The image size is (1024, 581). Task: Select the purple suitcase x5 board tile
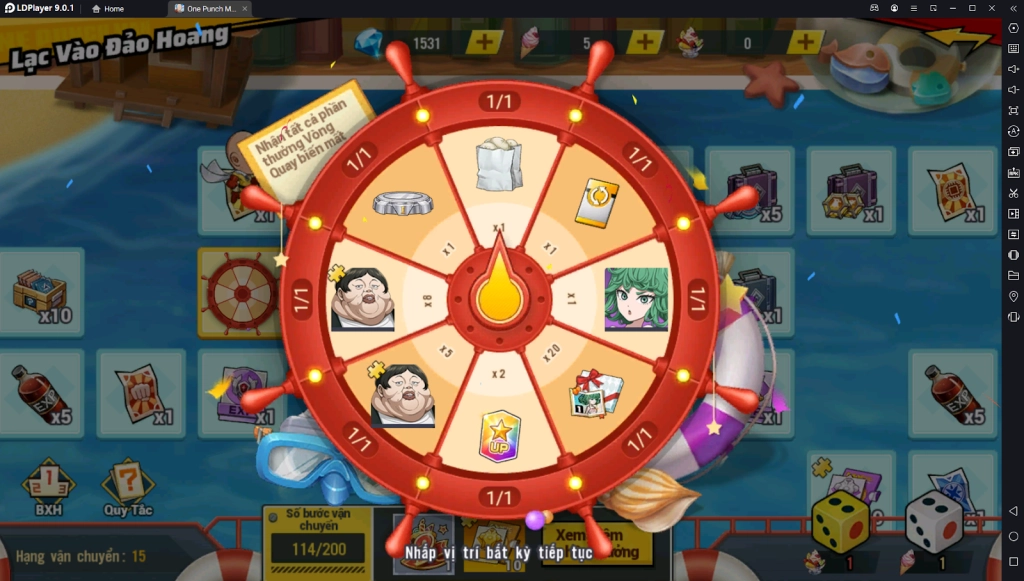(752, 189)
